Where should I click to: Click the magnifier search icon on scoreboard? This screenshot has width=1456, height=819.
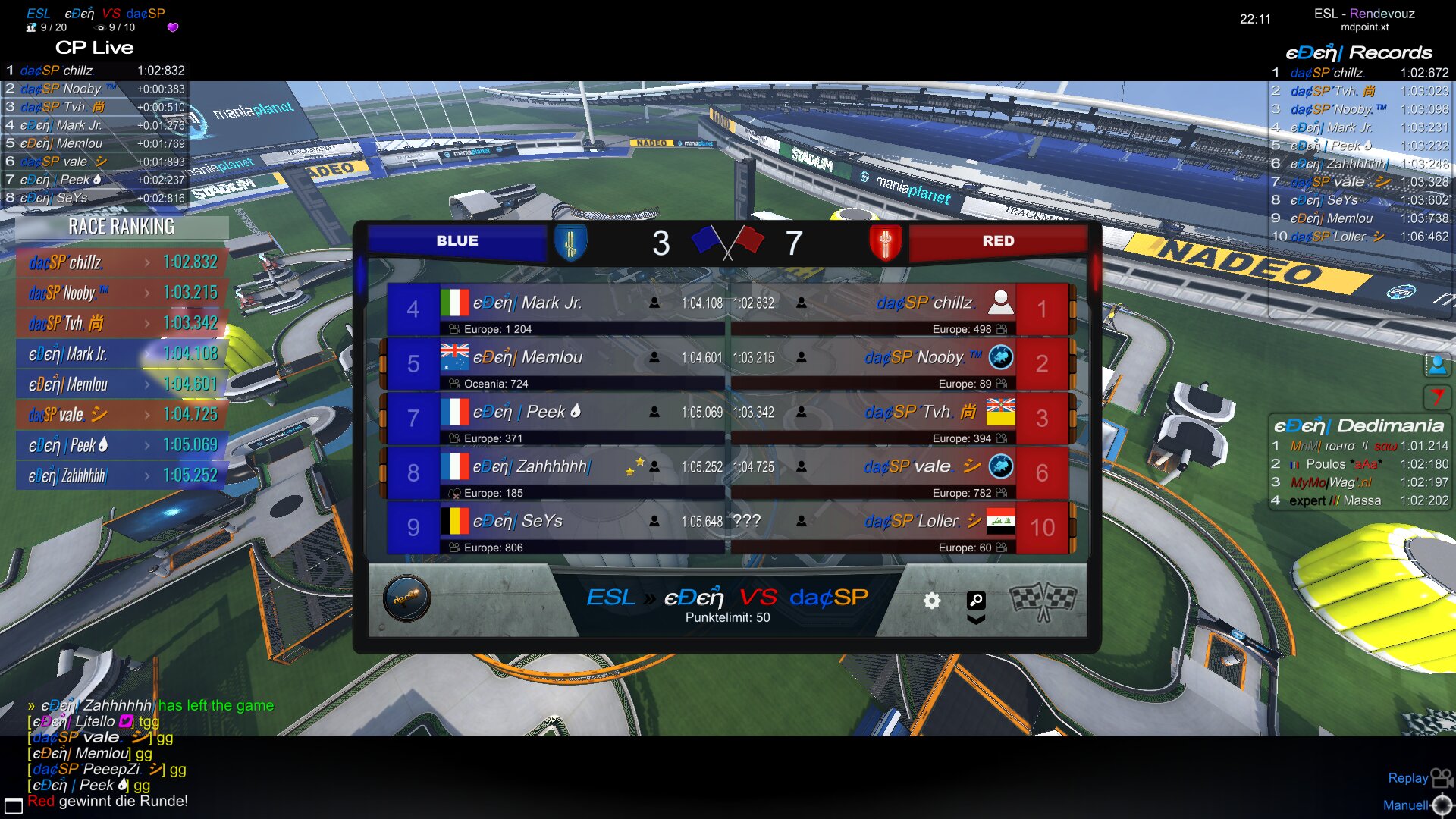click(x=976, y=601)
